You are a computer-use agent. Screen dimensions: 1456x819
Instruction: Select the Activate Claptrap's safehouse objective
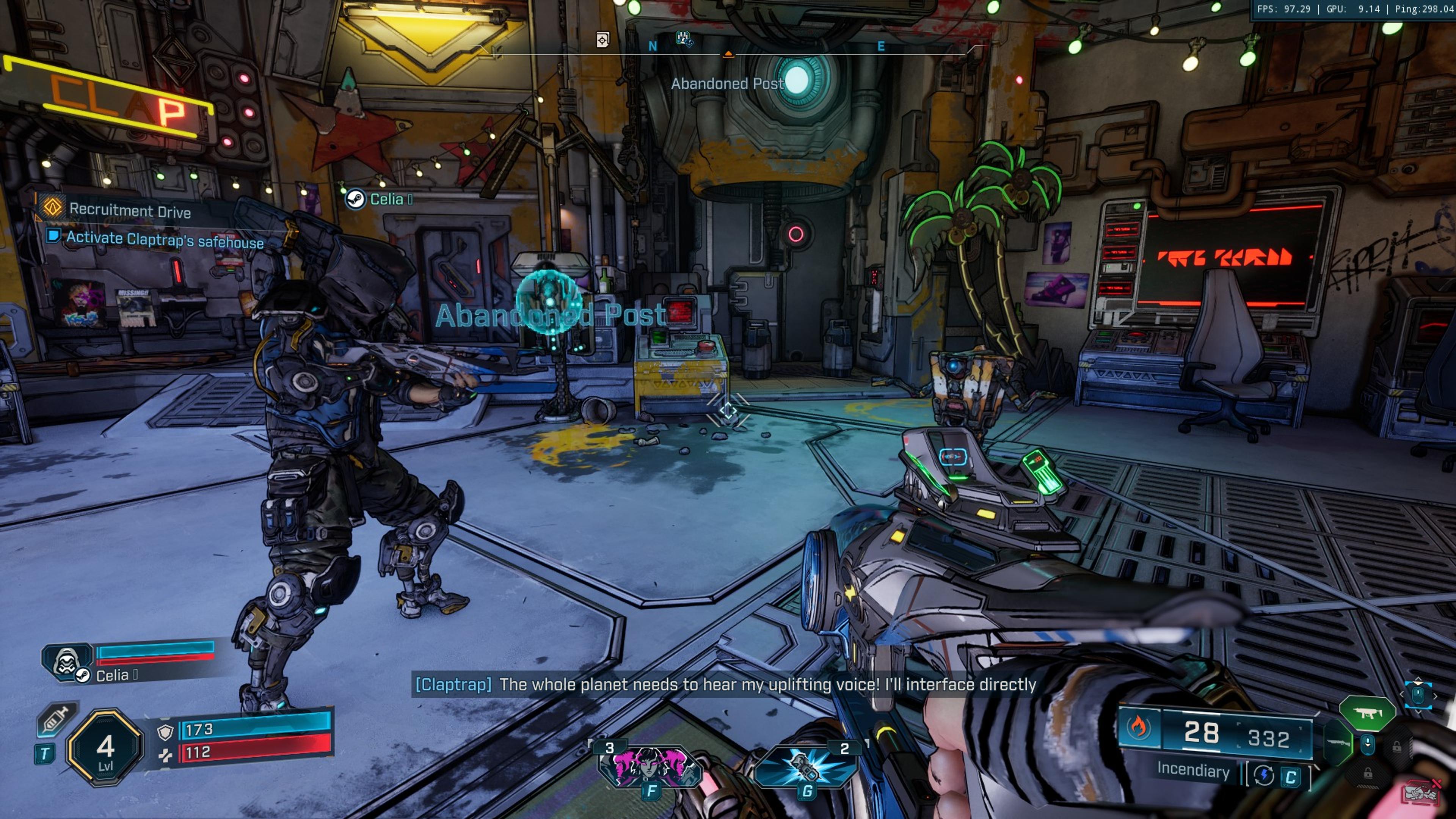165,240
